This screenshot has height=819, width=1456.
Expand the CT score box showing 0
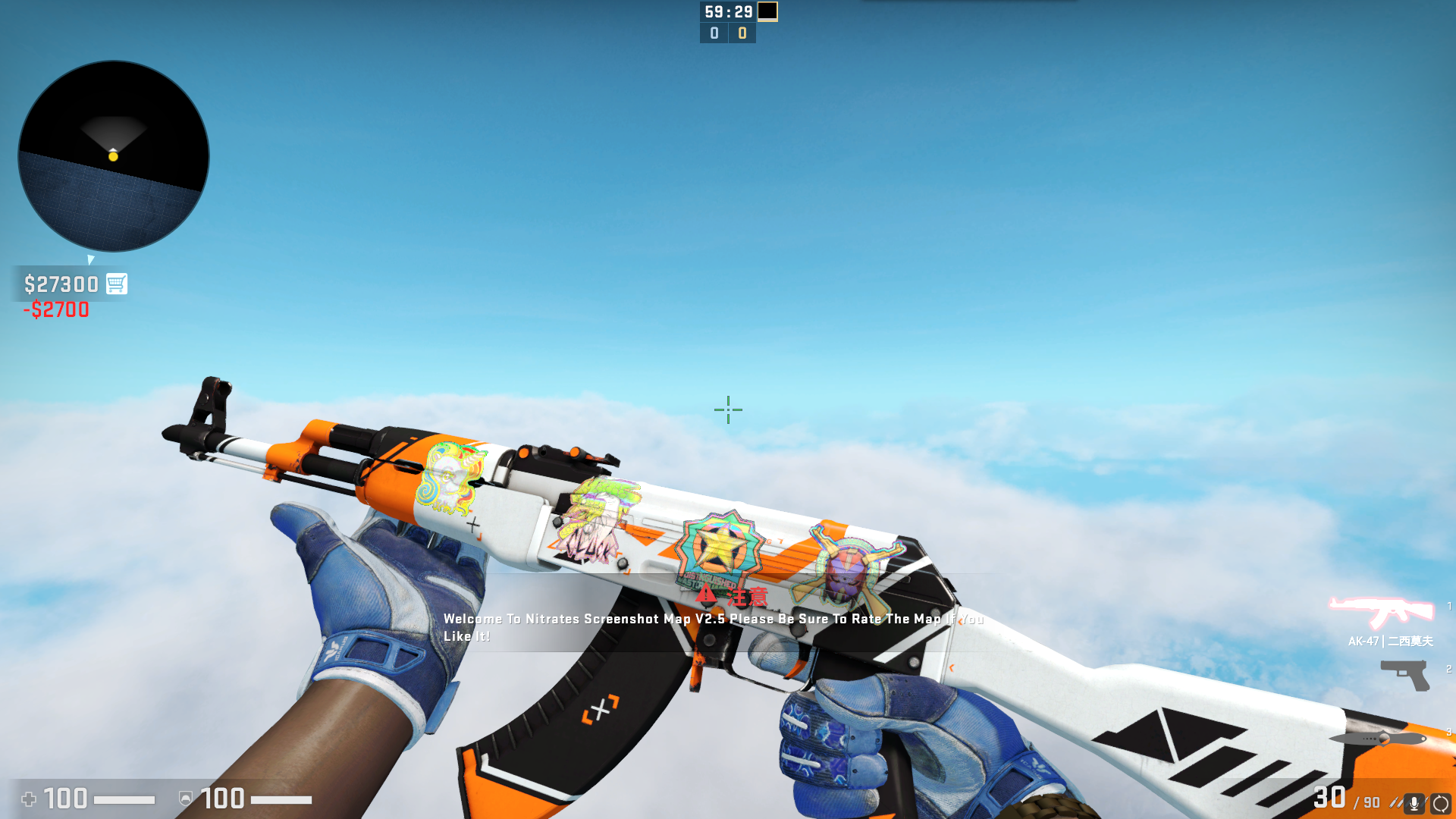tap(713, 33)
